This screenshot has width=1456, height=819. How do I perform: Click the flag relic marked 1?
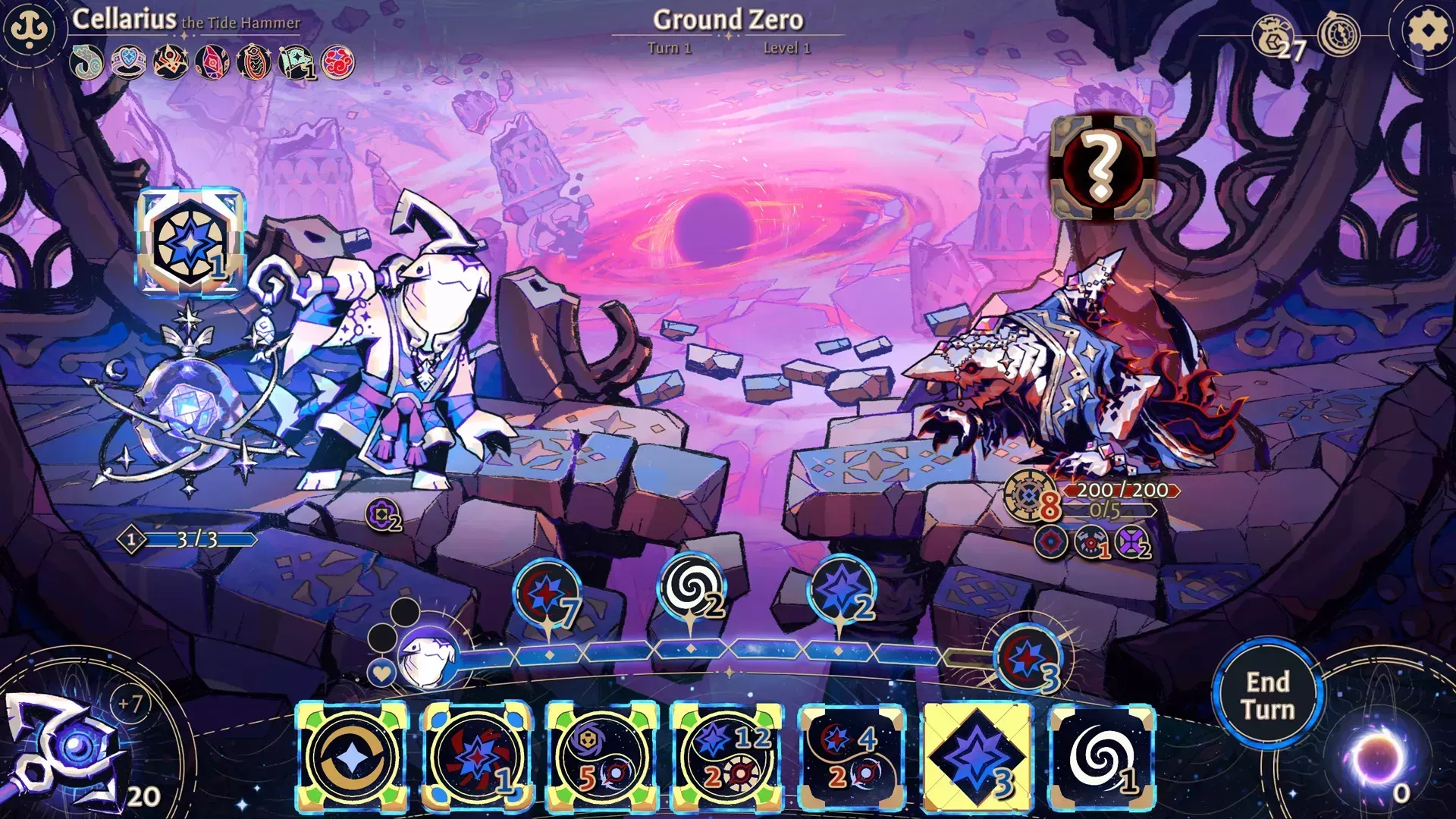296,63
